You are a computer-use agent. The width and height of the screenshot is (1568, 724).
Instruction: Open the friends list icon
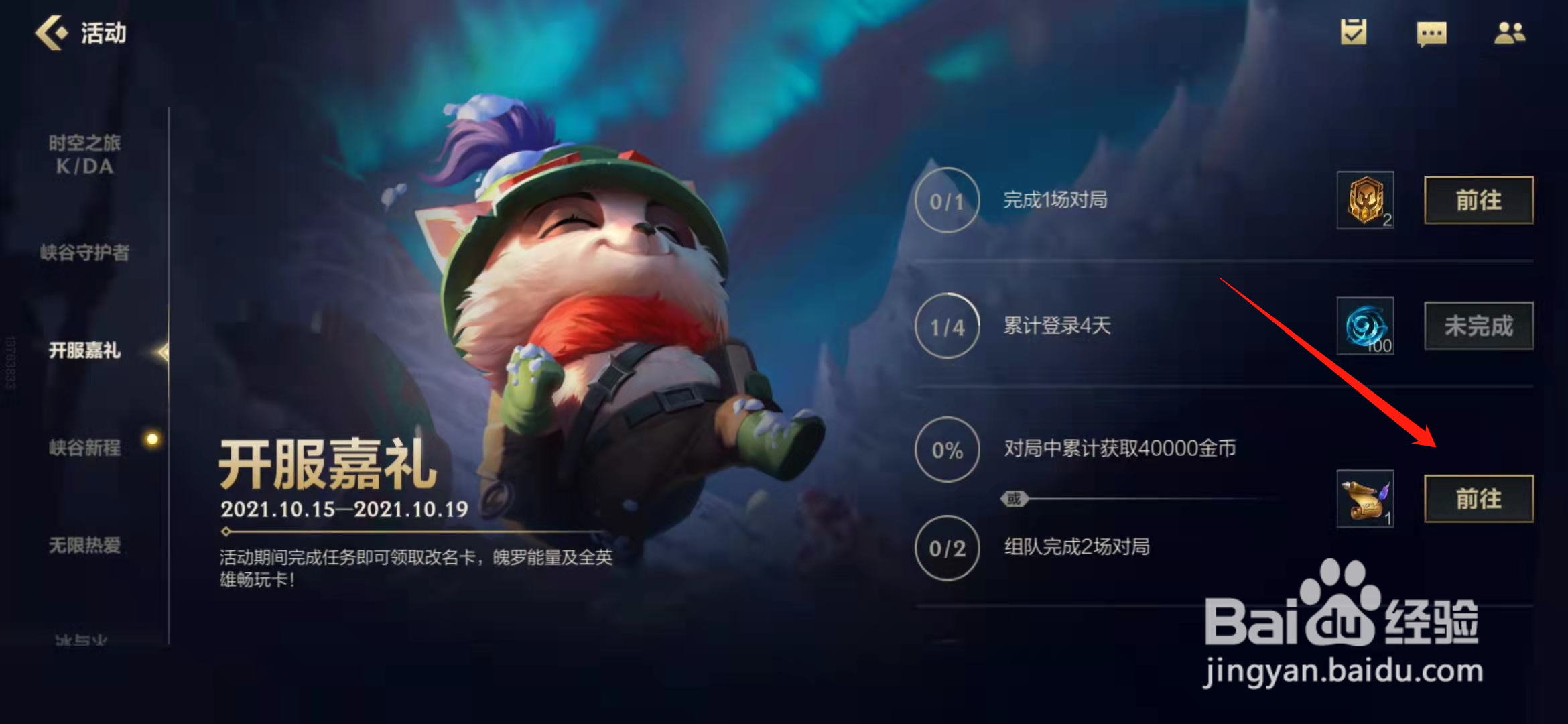pyautogui.click(x=1510, y=33)
